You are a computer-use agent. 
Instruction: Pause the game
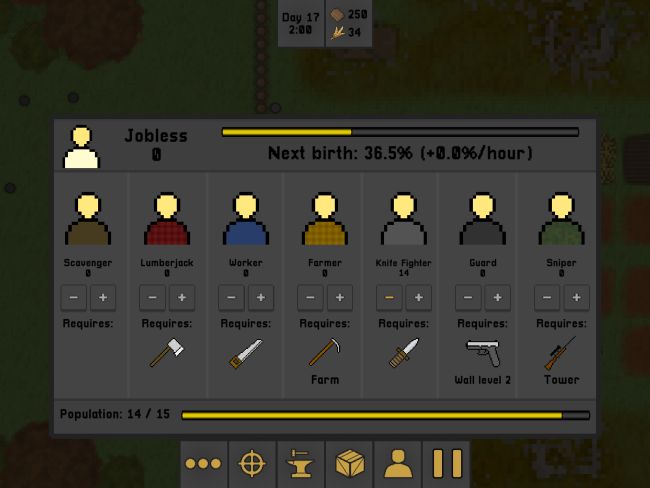coord(447,464)
